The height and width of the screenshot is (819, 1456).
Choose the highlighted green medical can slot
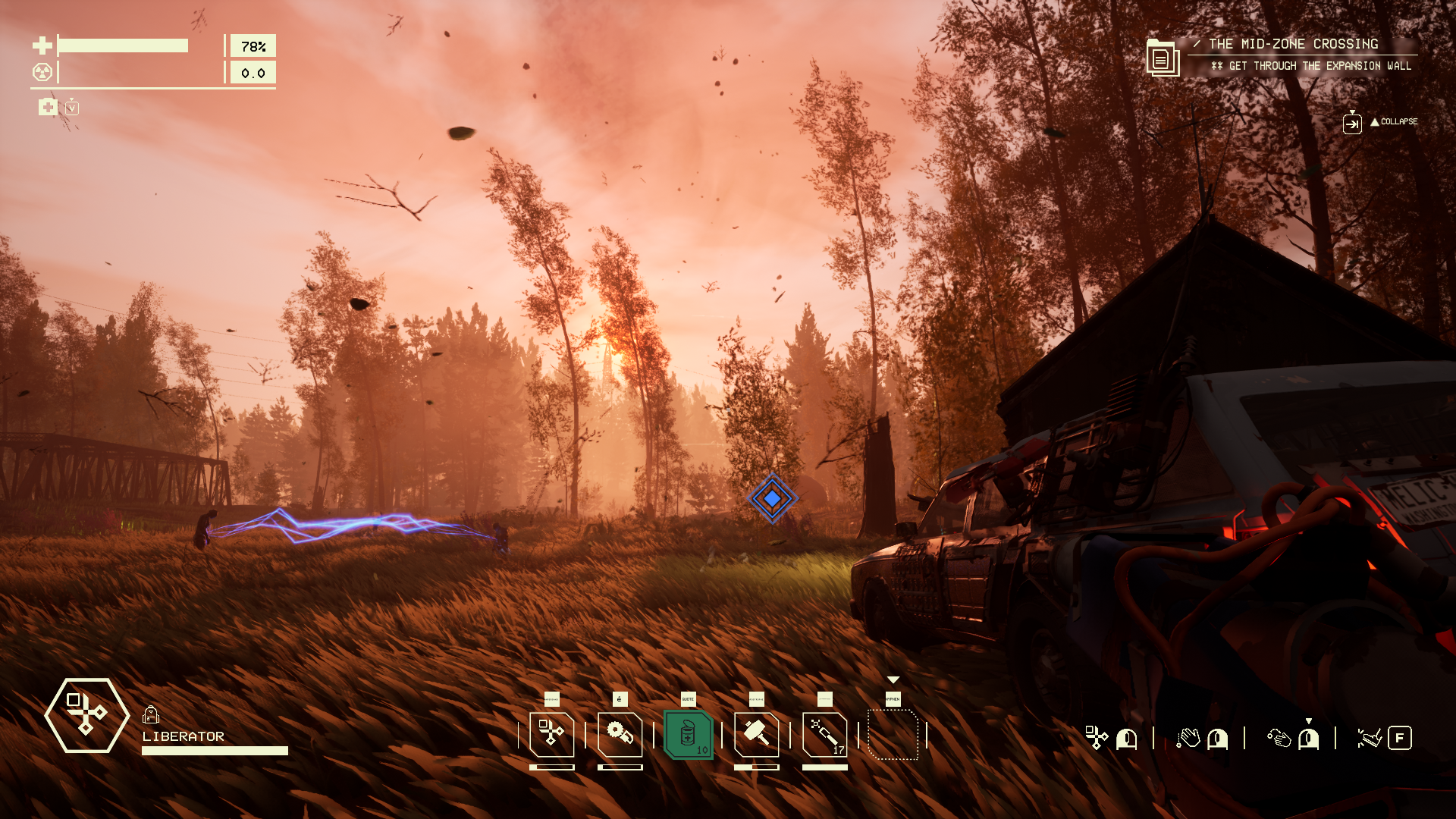click(x=688, y=734)
